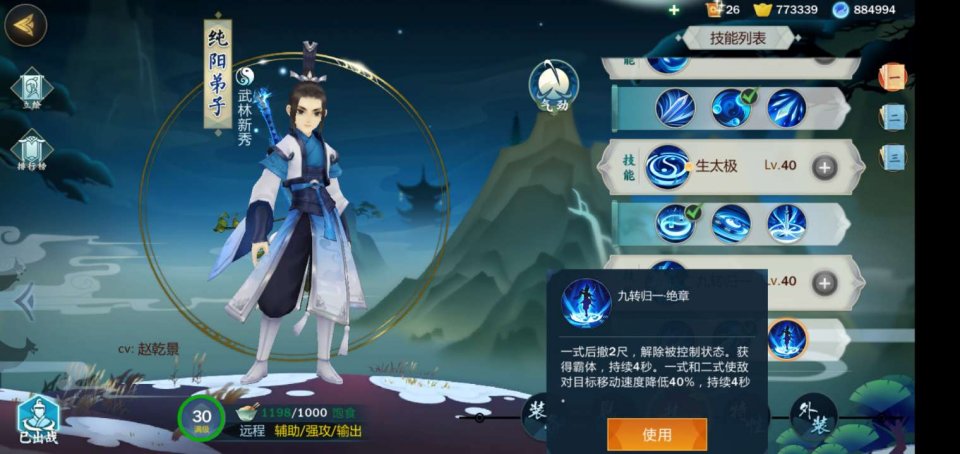Show the previous character with left arrow

27,301
